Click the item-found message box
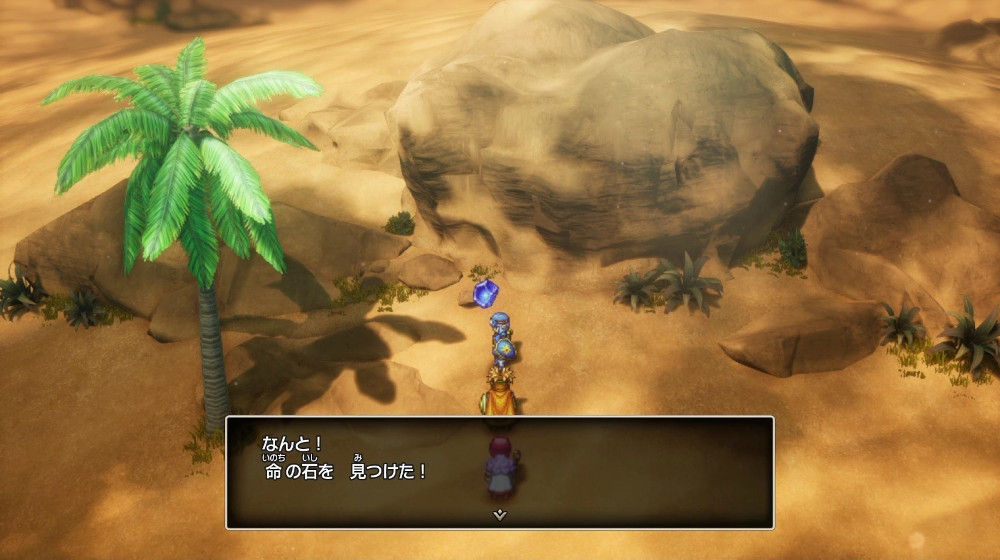This screenshot has width=1000, height=560. [499, 471]
